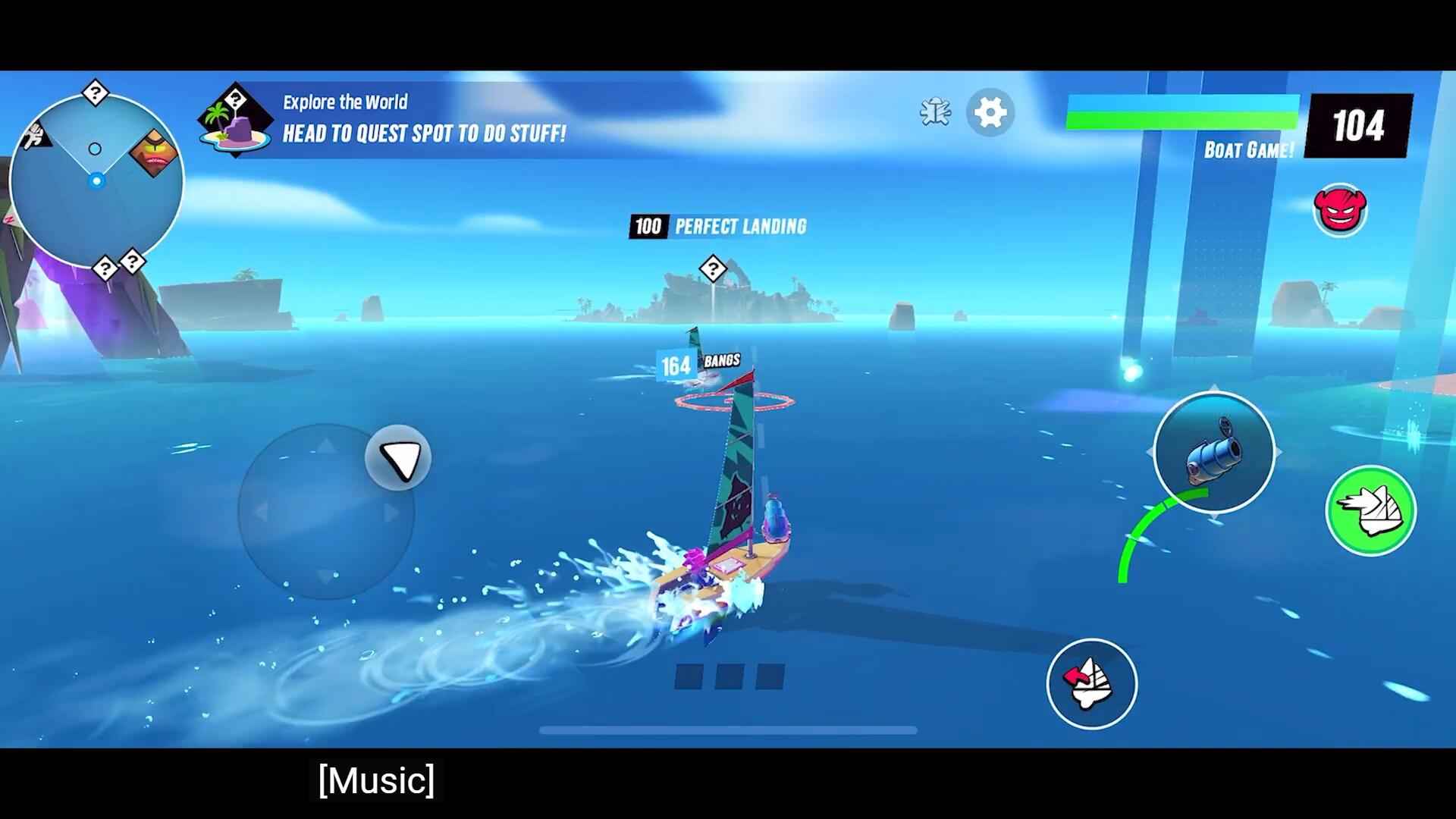Open the in-game settings gear
Viewport: 1456px width, 819px height.
990,113
